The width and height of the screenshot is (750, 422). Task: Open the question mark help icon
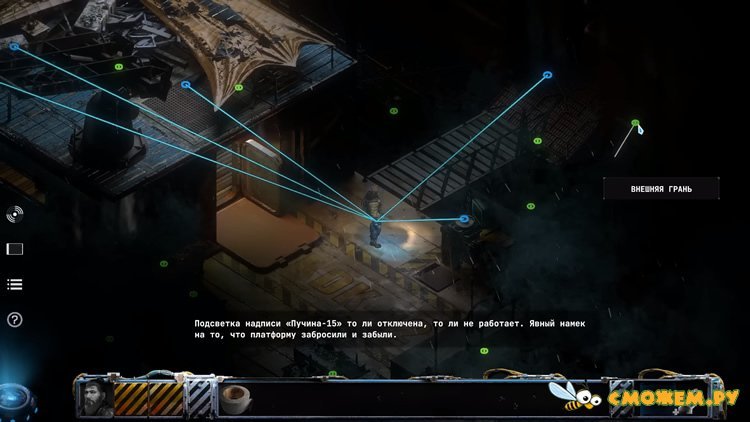(14, 320)
